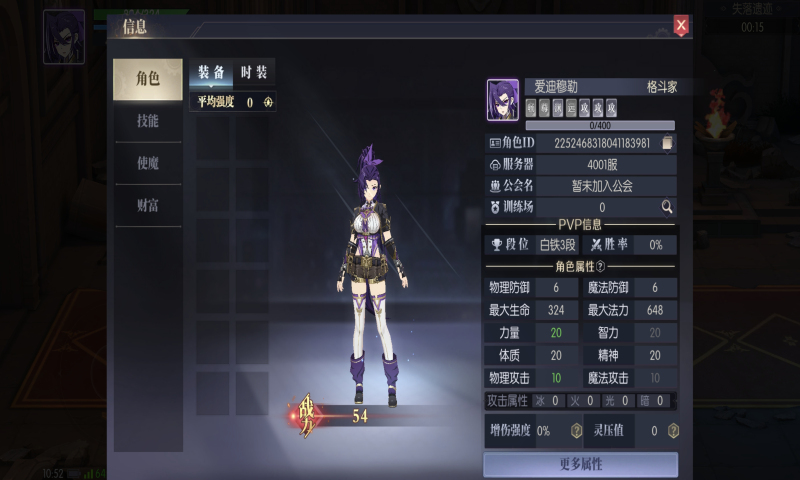800x480 pixels.
Task: Click the character portrait in info panel
Action: click(503, 100)
